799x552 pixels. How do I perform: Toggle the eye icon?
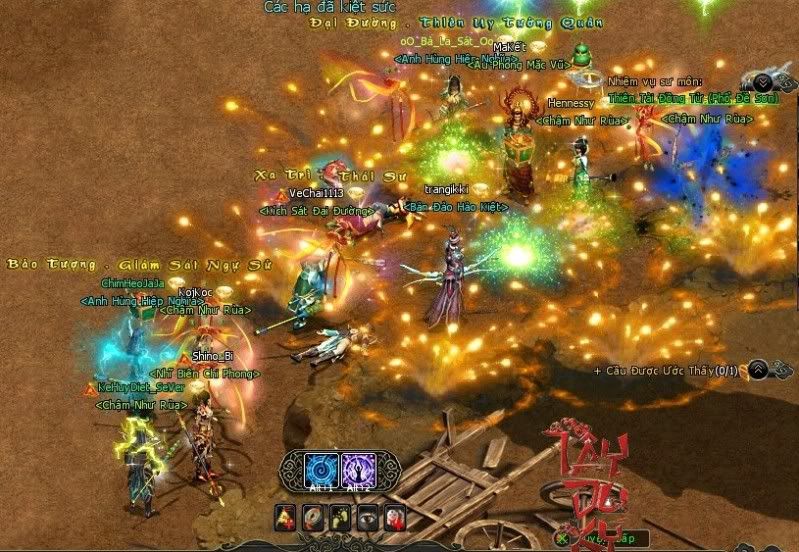point(367,518)
